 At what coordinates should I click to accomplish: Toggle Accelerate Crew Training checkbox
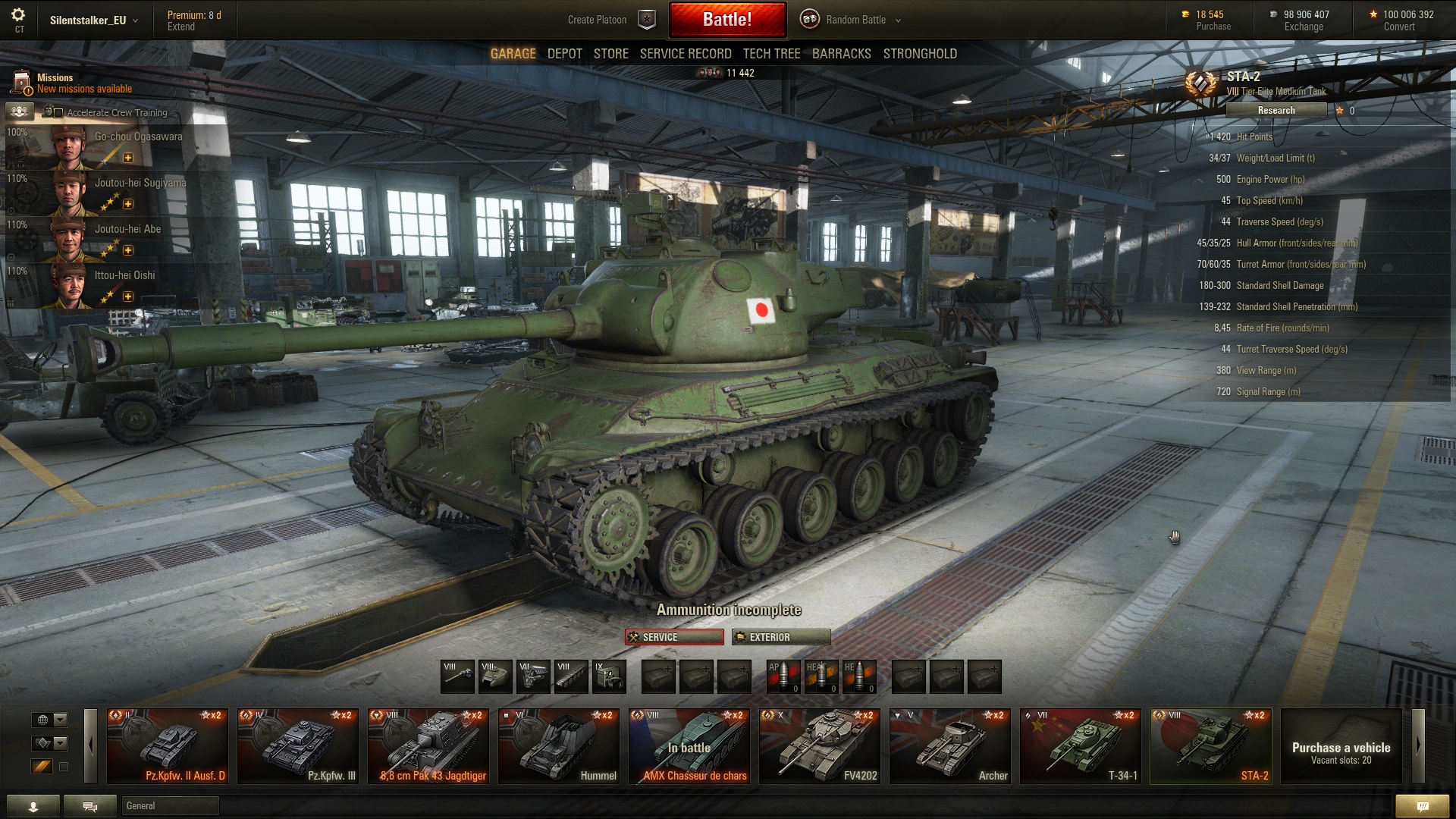[58, 113]
